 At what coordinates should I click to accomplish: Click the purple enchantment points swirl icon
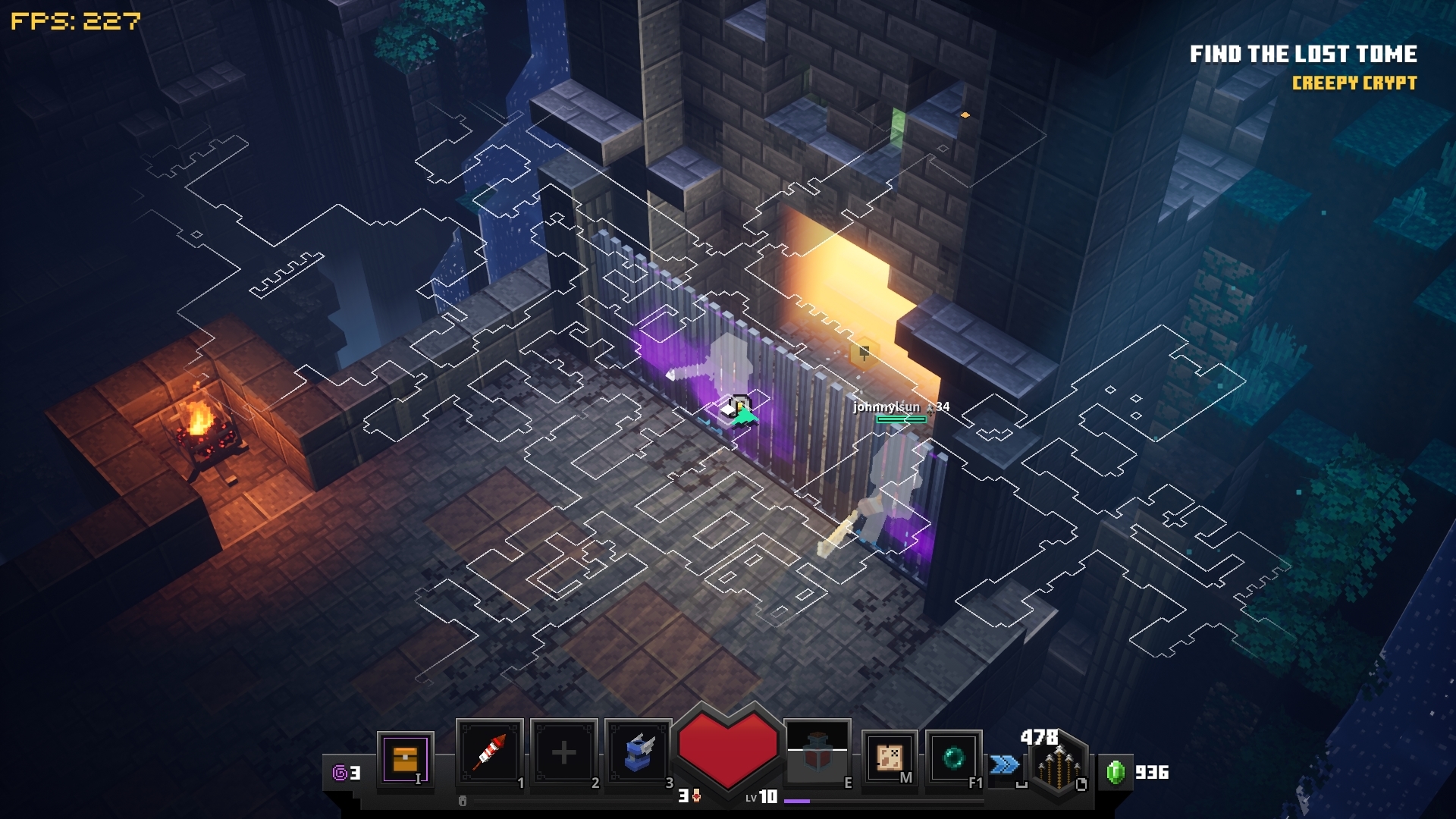tap(340, 773)
